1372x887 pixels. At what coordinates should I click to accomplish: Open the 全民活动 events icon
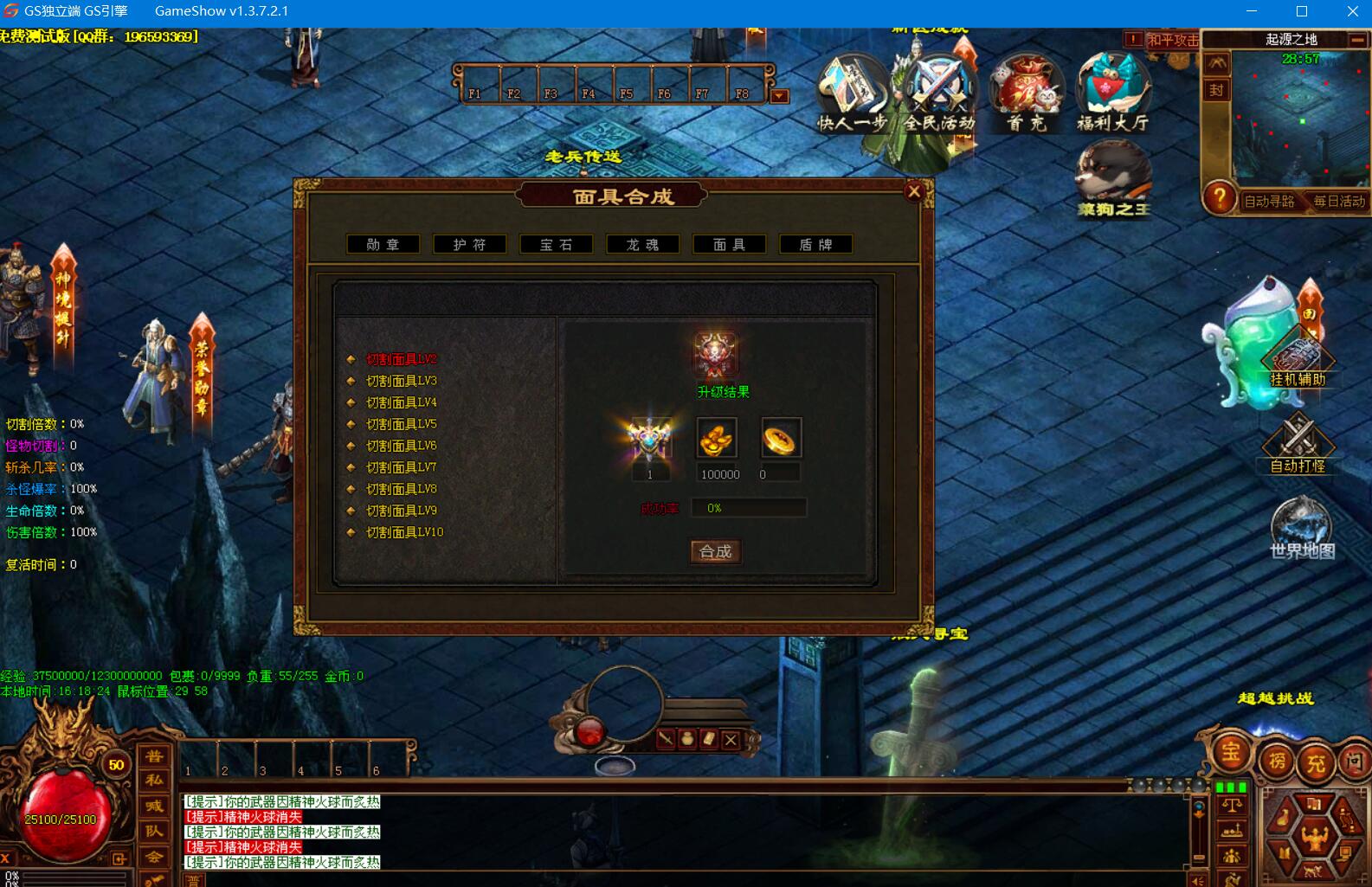point(939,93)
